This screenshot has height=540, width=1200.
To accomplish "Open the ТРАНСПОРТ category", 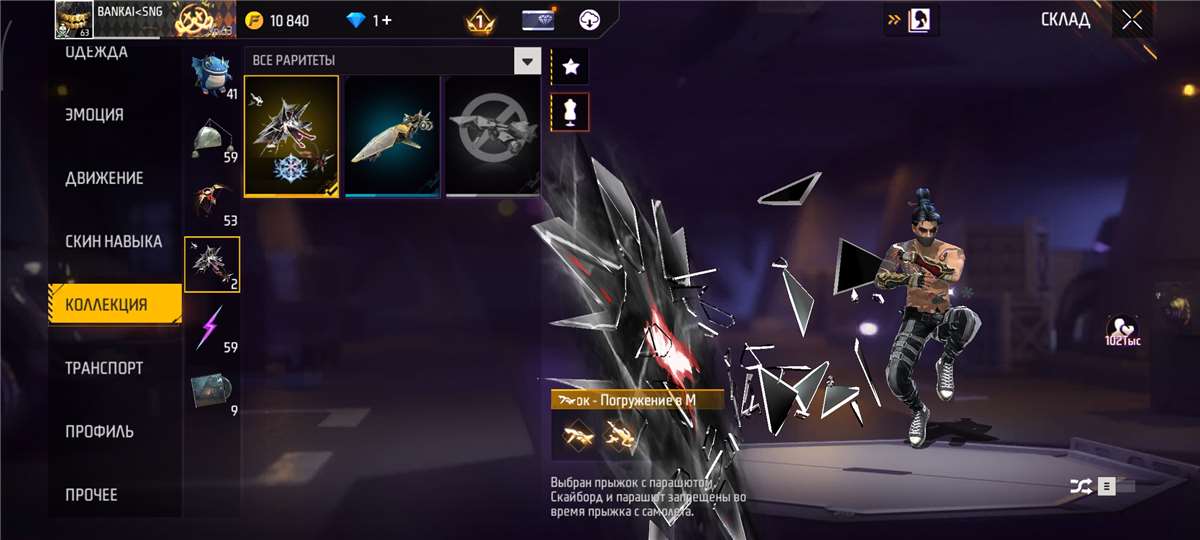I will click(x=104, y=368).
